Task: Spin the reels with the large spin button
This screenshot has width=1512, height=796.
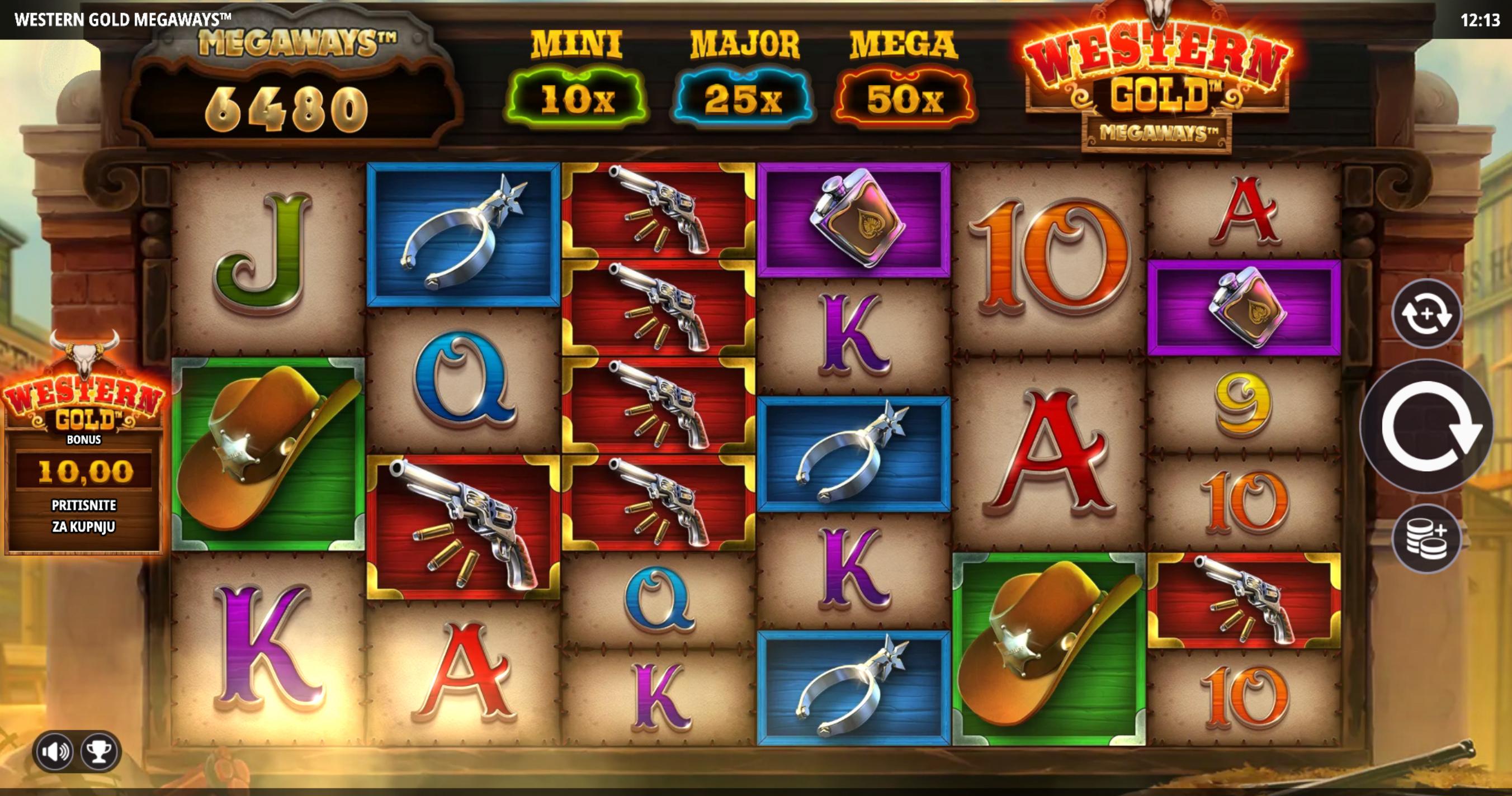Action: click(x=1427, y=426)
